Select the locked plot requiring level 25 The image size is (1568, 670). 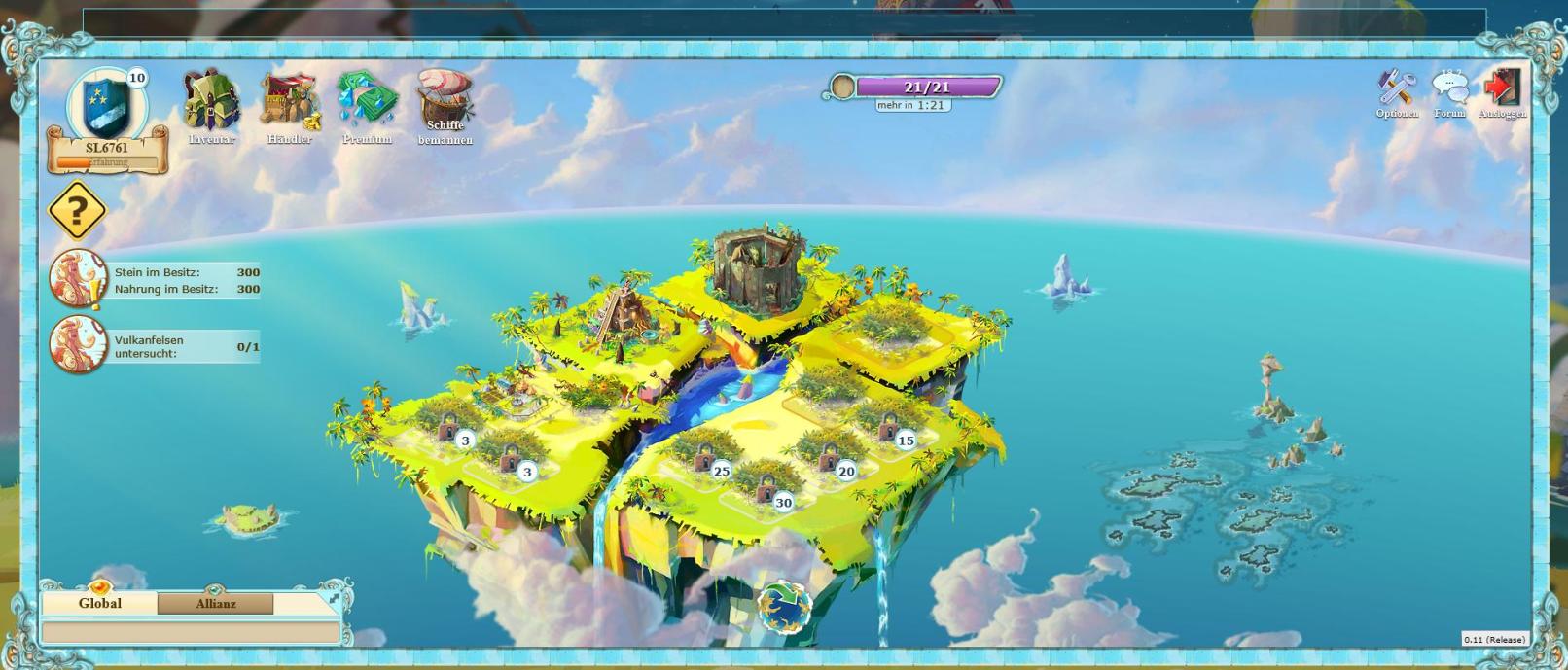705,457
